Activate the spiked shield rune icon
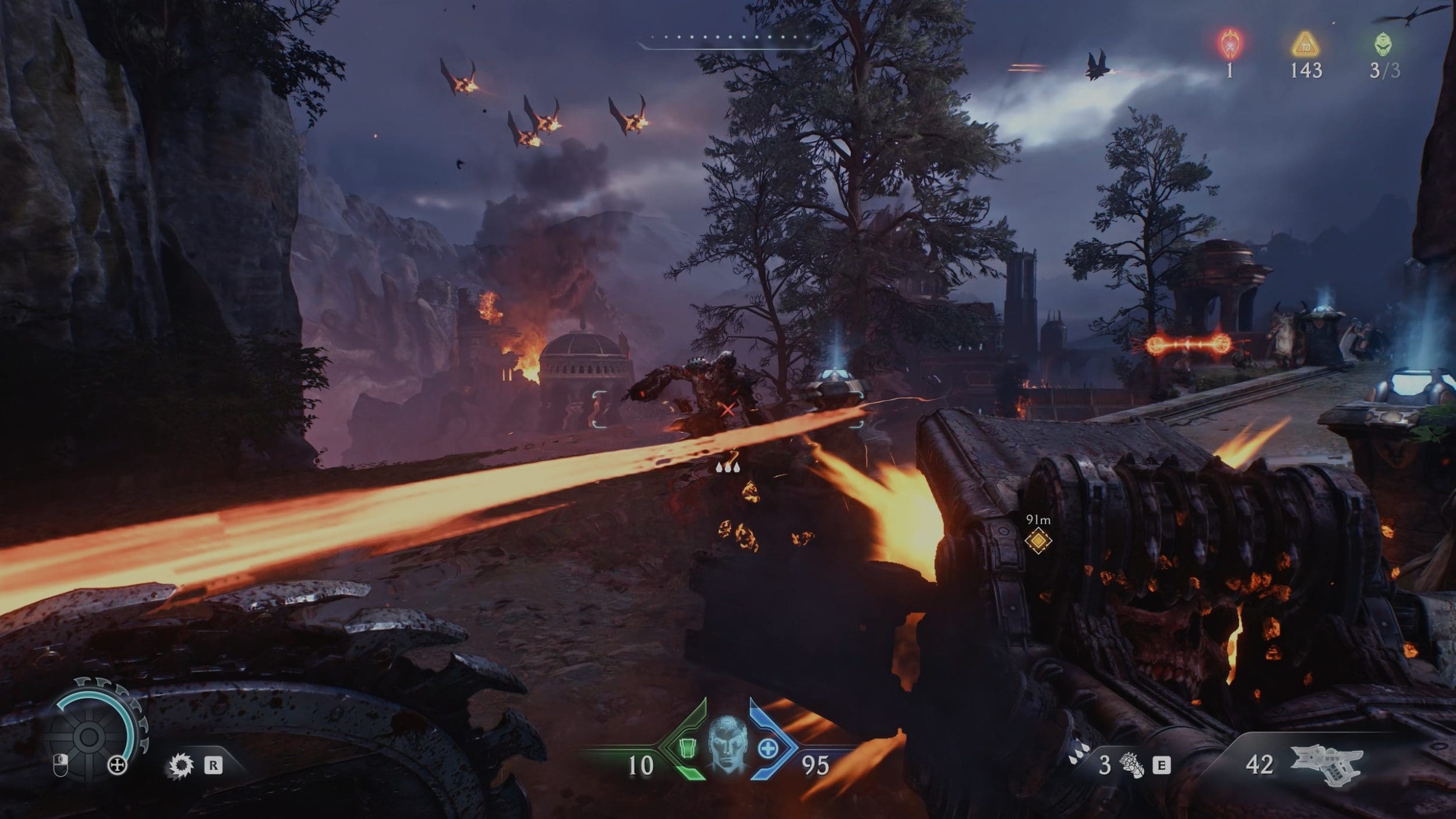This screenshot has height=819, width=1456. (x=180, y=765)
